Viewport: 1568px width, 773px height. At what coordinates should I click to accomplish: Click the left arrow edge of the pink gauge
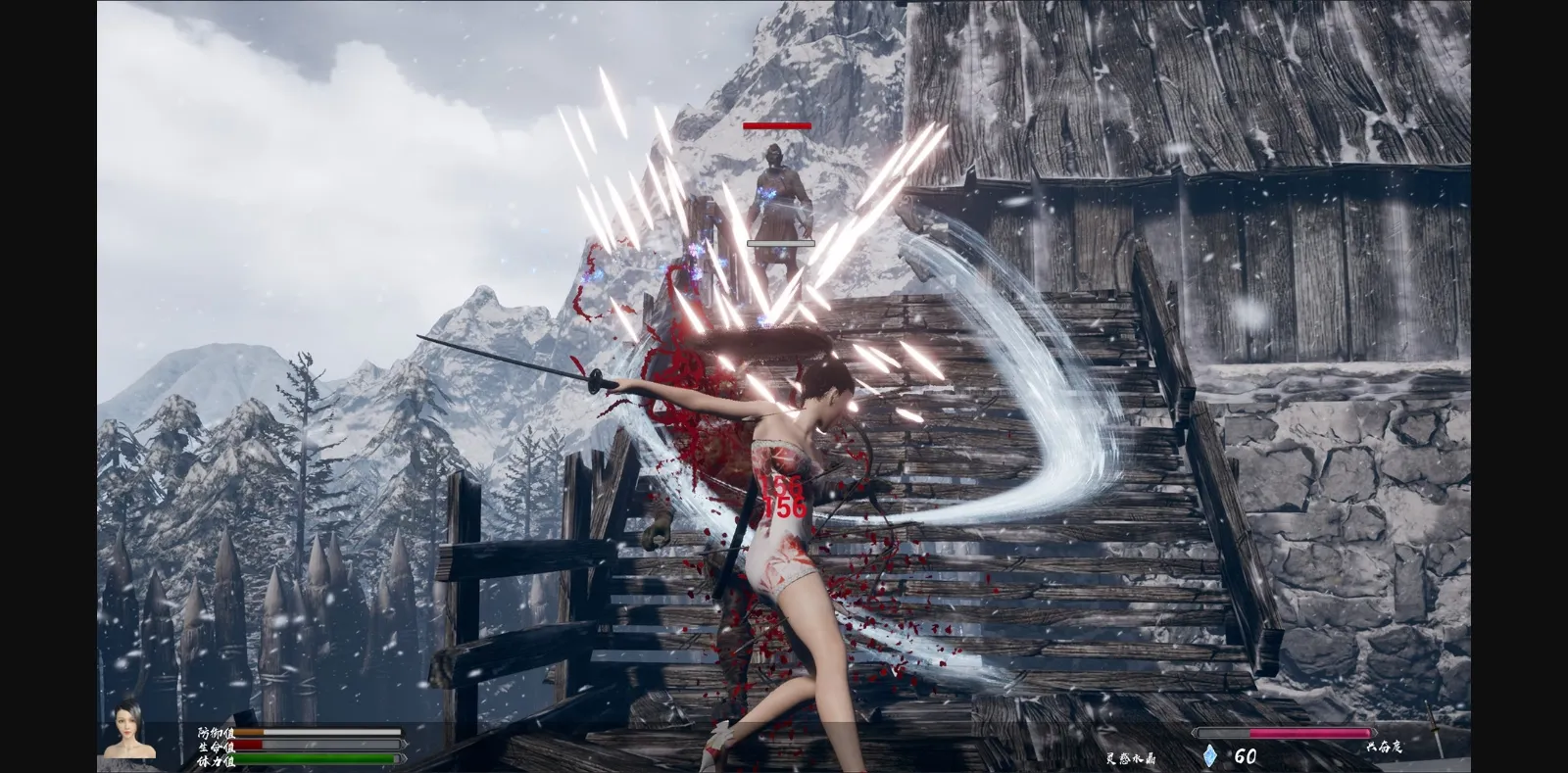(x=1195, y=732)
